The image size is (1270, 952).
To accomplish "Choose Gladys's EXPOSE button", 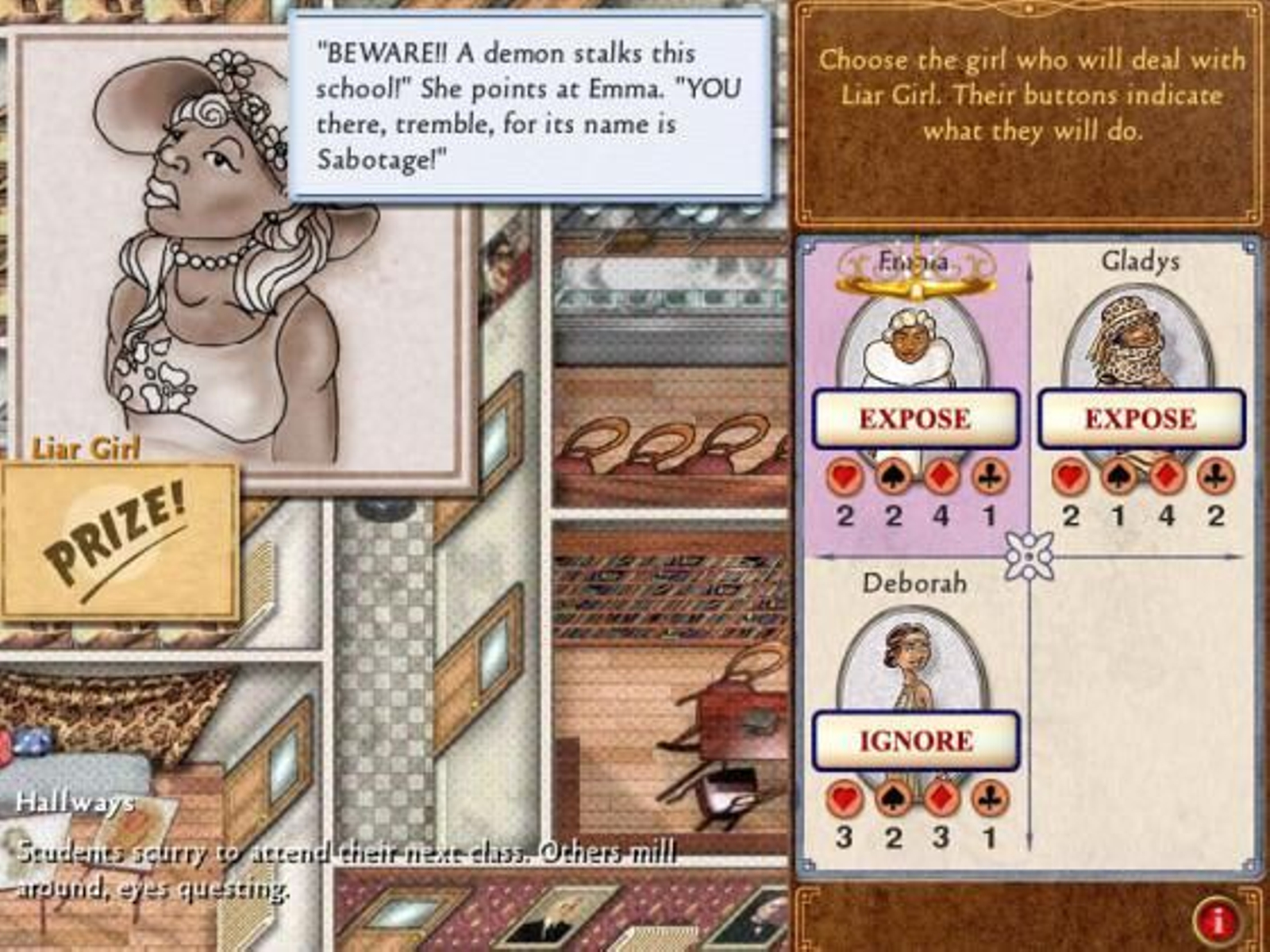I will pos(1141,418).
